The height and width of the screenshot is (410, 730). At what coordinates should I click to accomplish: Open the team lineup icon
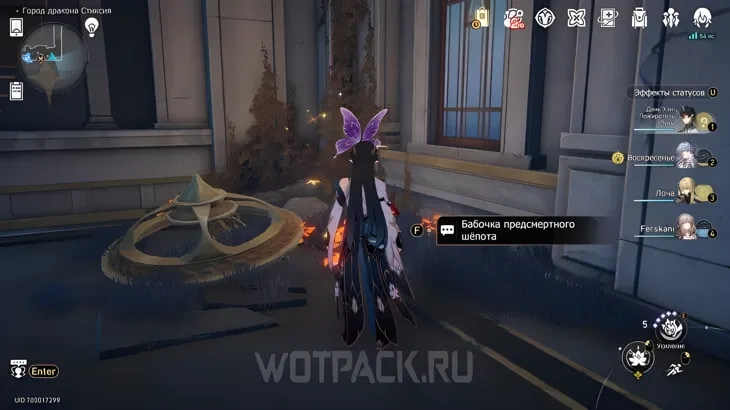click(670, 18)
